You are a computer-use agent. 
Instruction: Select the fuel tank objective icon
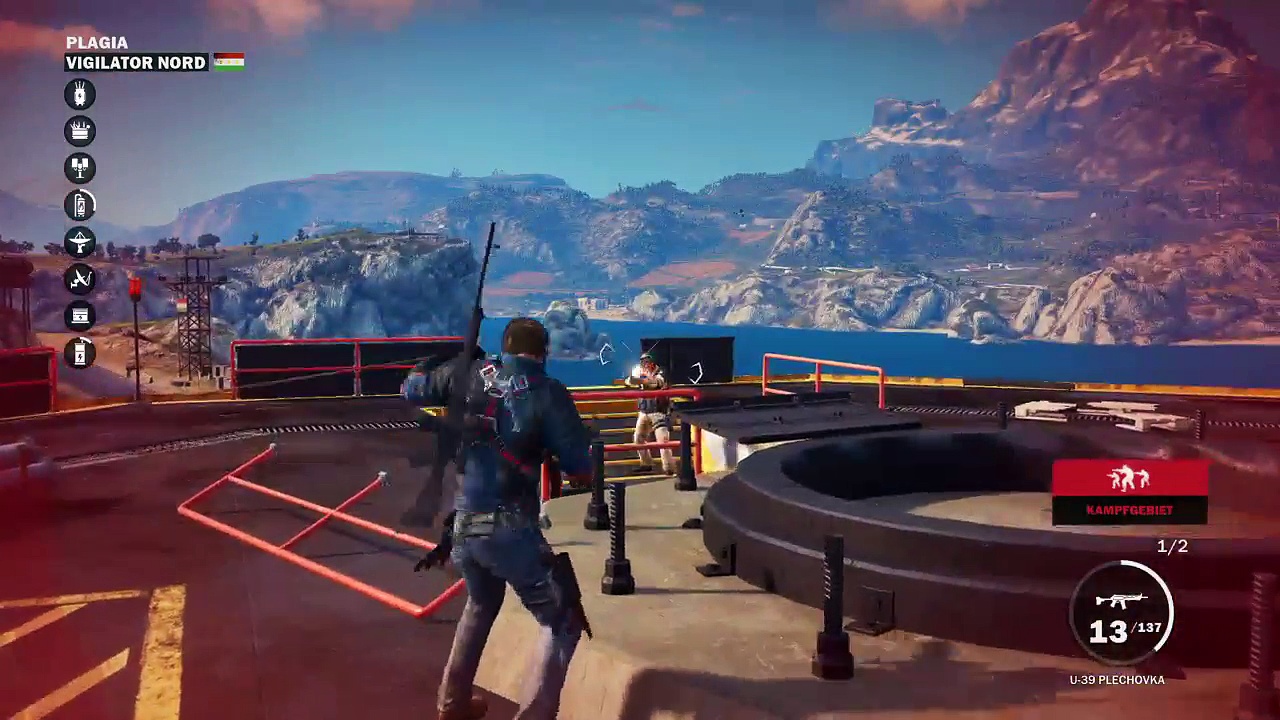coord(80,205)
